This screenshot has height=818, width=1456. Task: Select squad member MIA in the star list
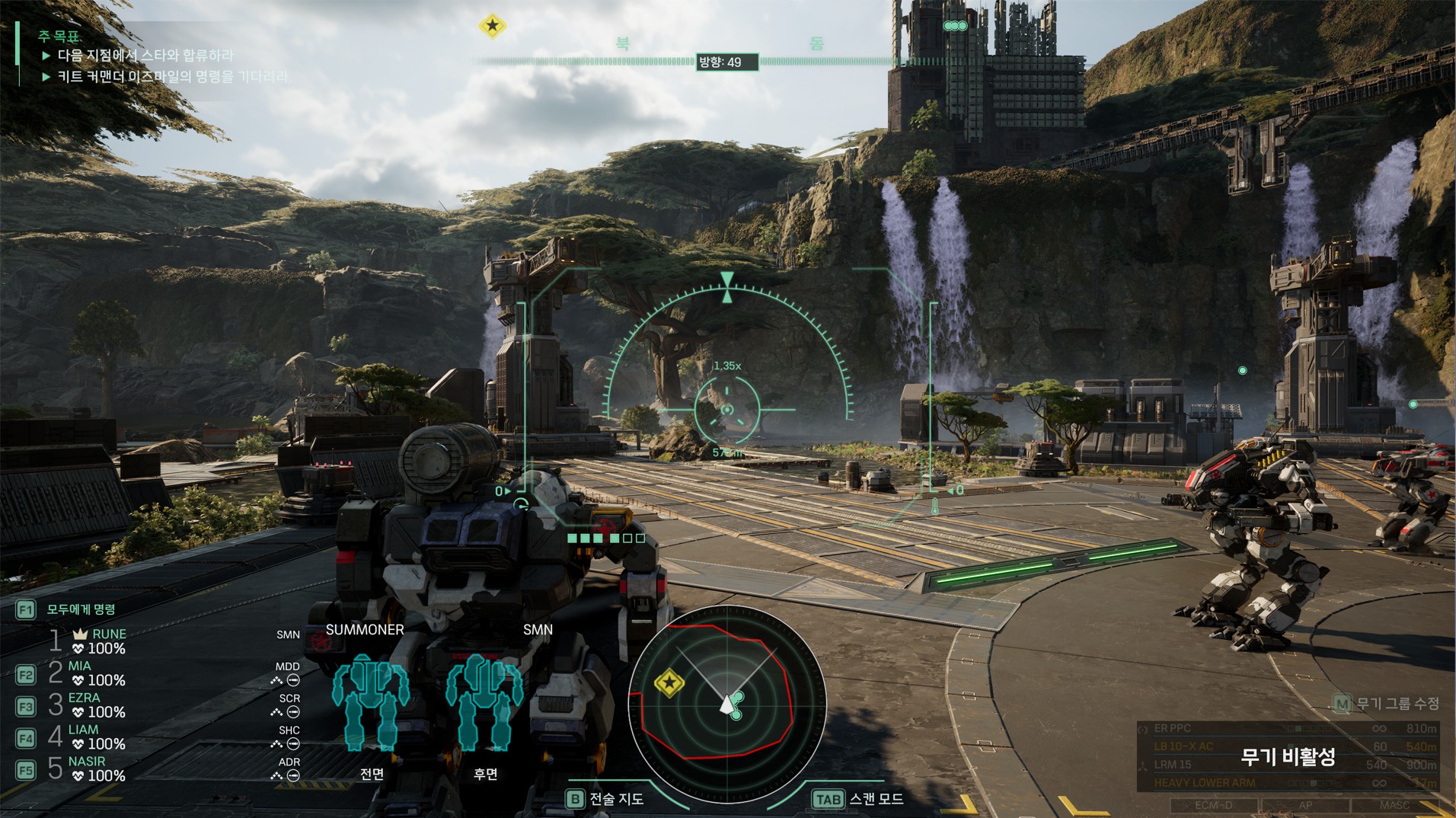tap(80, 666)
